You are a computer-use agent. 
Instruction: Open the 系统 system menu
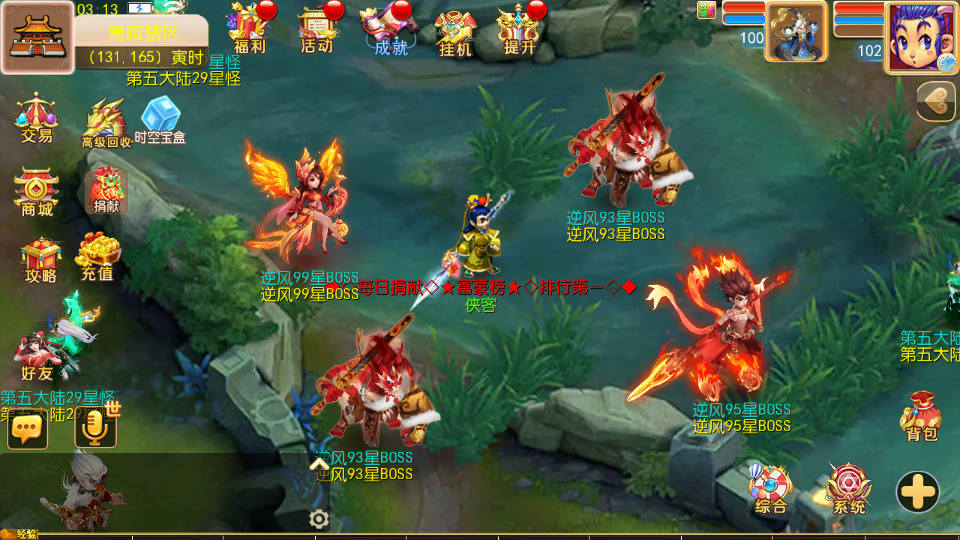point(848,488)
